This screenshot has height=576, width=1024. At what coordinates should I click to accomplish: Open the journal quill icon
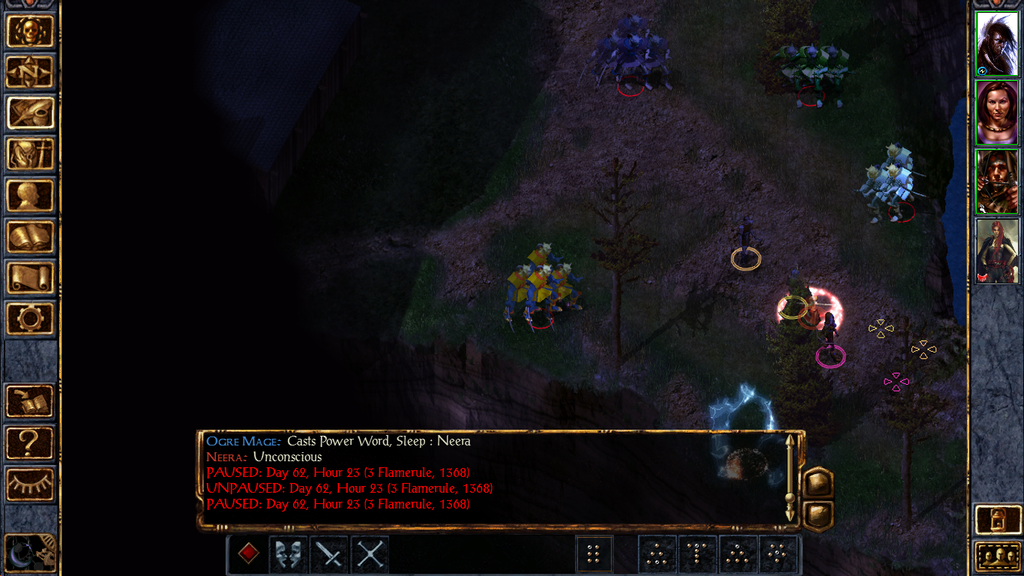[30, 113]
